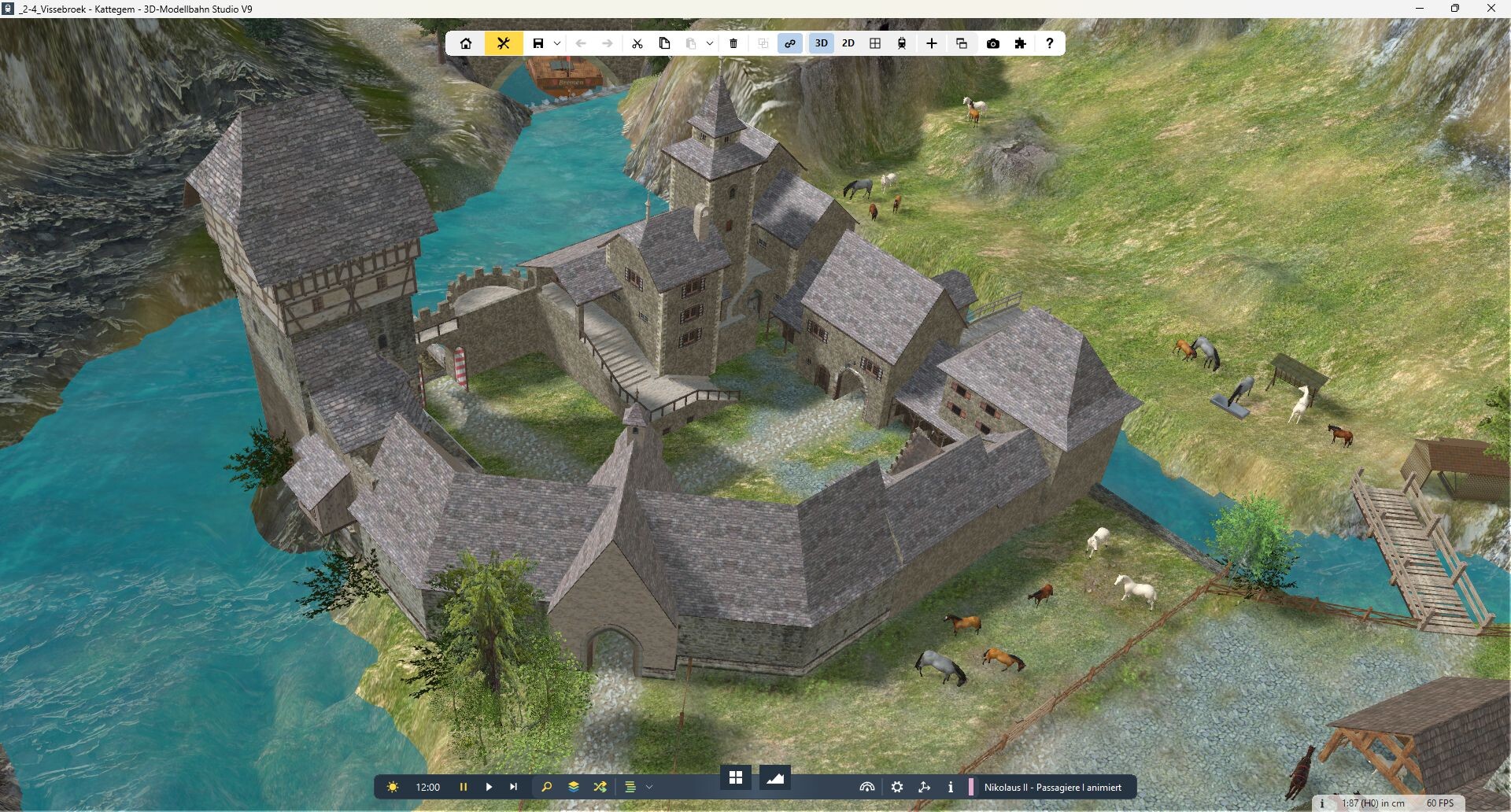Open plugins via the puzzle piece icon
The image size is (1511, 812).
1021,43
